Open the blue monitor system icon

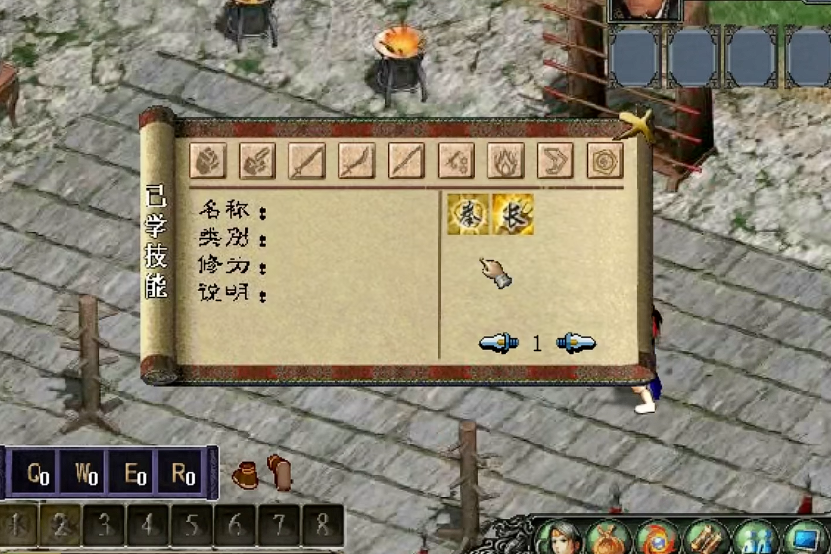[x=806, y=538]
